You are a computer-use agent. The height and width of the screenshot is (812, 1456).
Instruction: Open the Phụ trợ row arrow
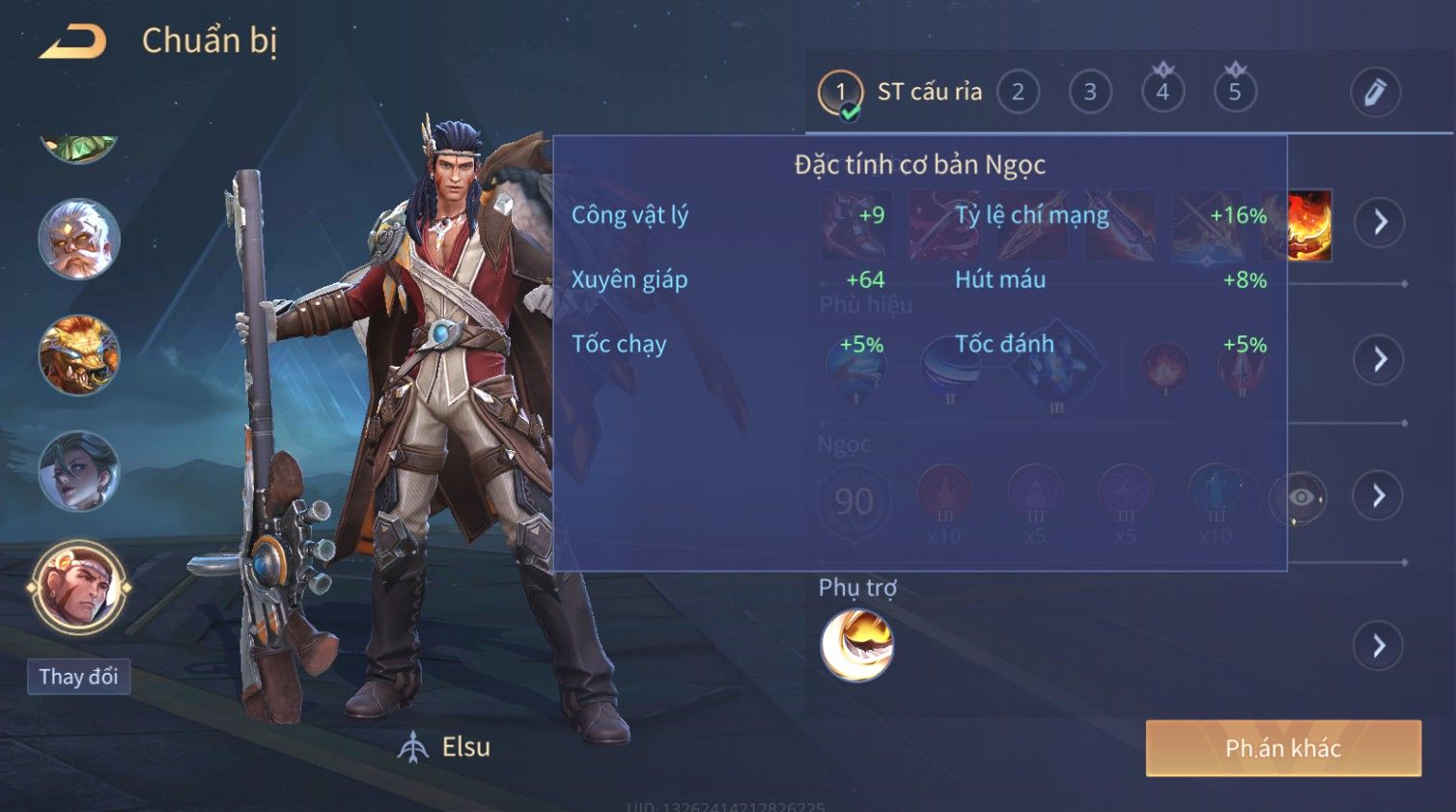coord(1379,645)
